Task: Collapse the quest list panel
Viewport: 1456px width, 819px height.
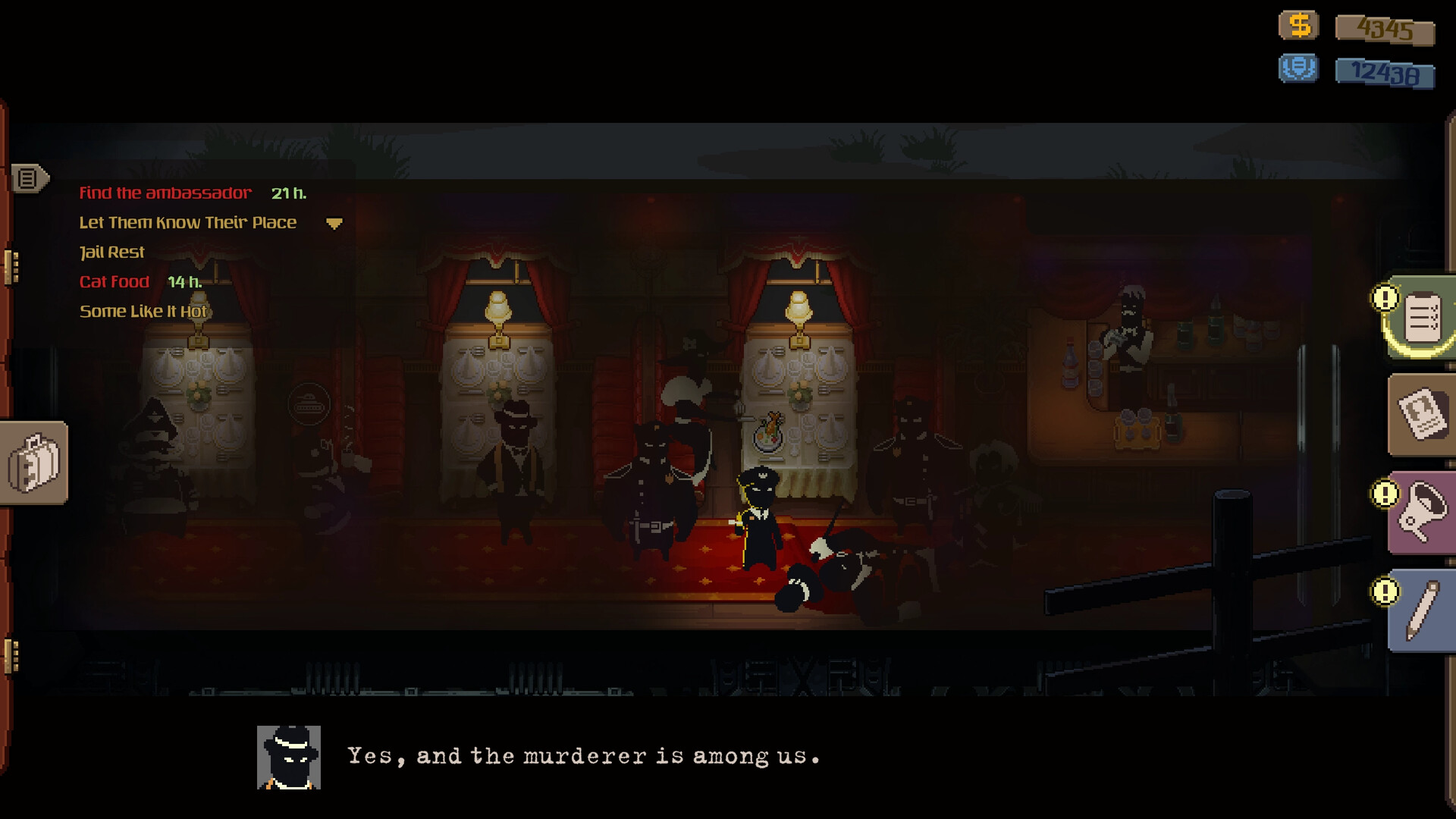Action: point(334,224)
